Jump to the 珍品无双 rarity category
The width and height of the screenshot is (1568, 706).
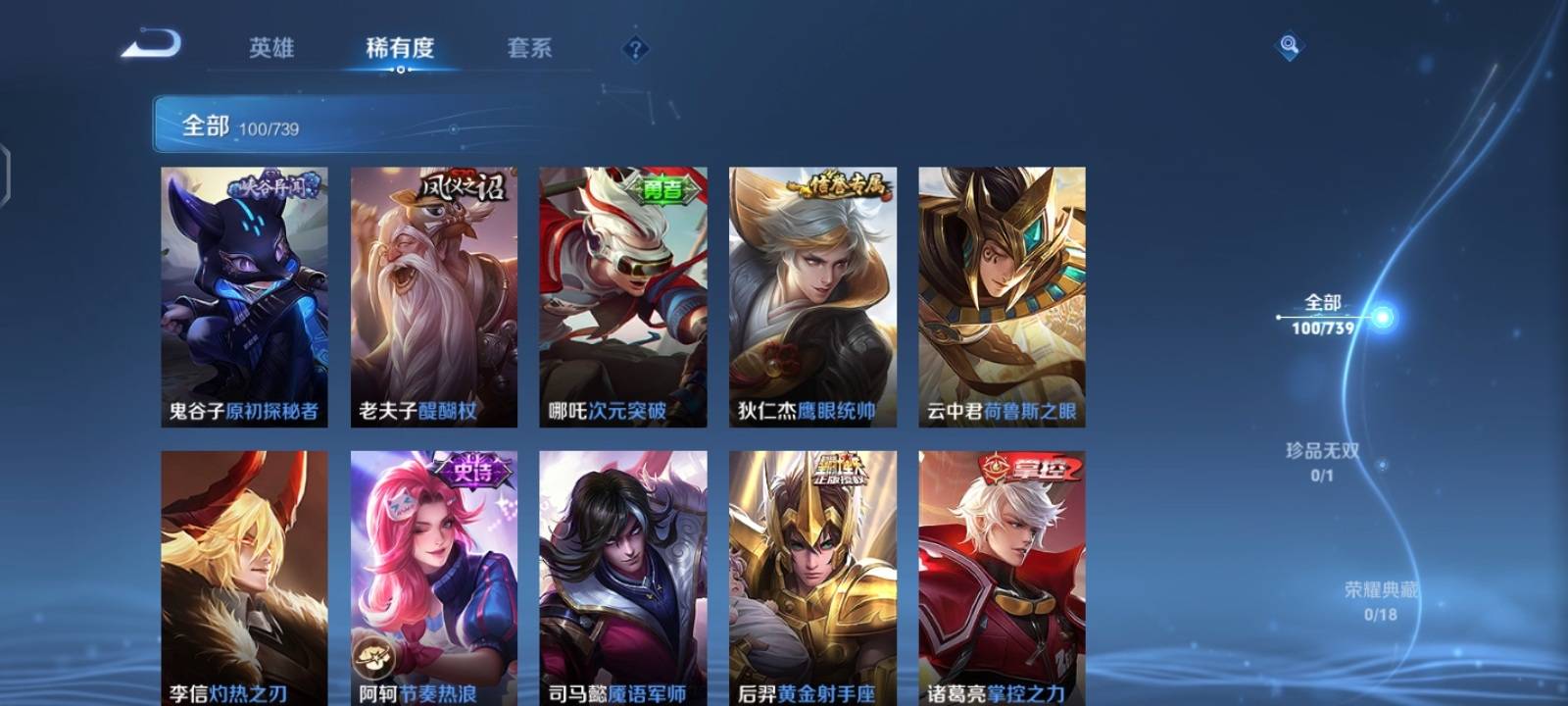pos(1322,461)
